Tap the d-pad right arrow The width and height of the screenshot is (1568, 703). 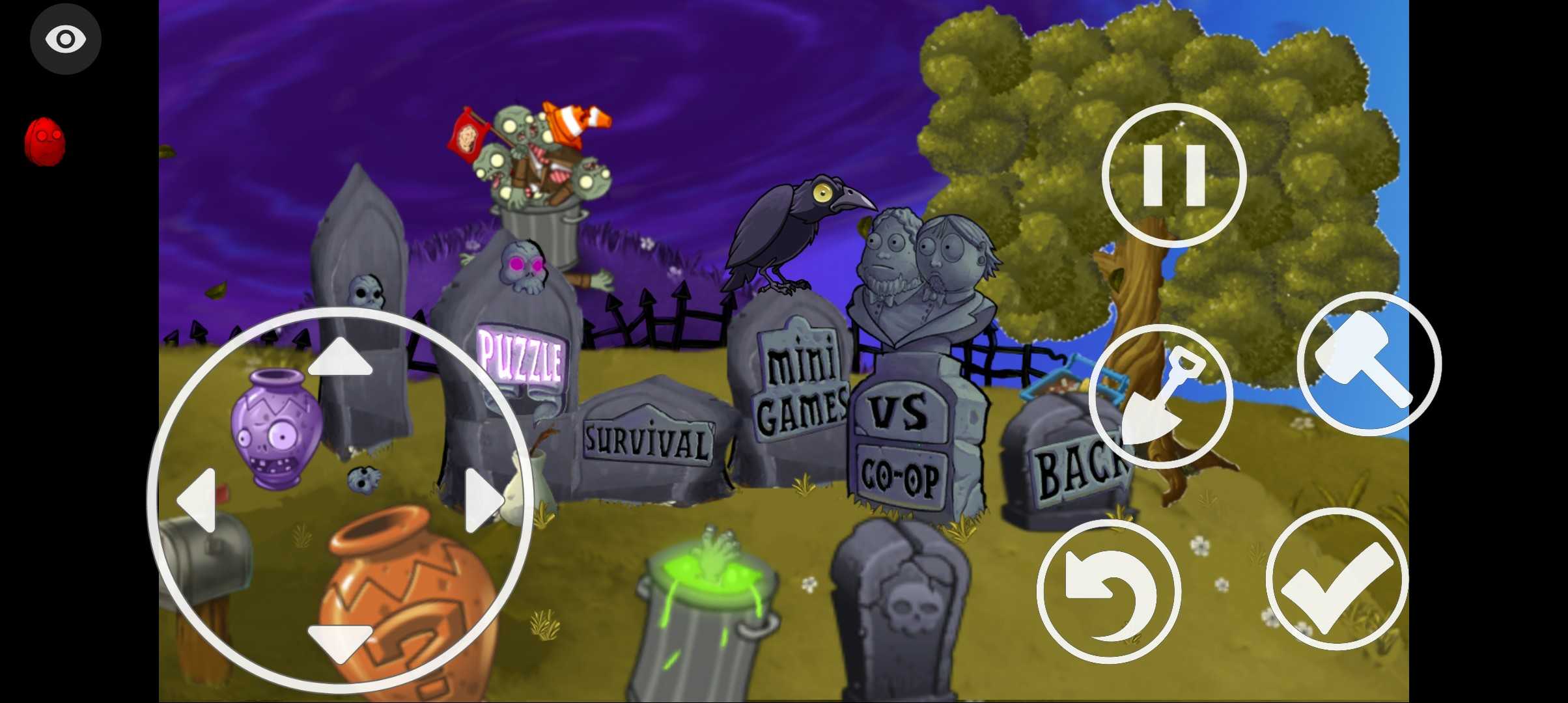click(483, 500)
